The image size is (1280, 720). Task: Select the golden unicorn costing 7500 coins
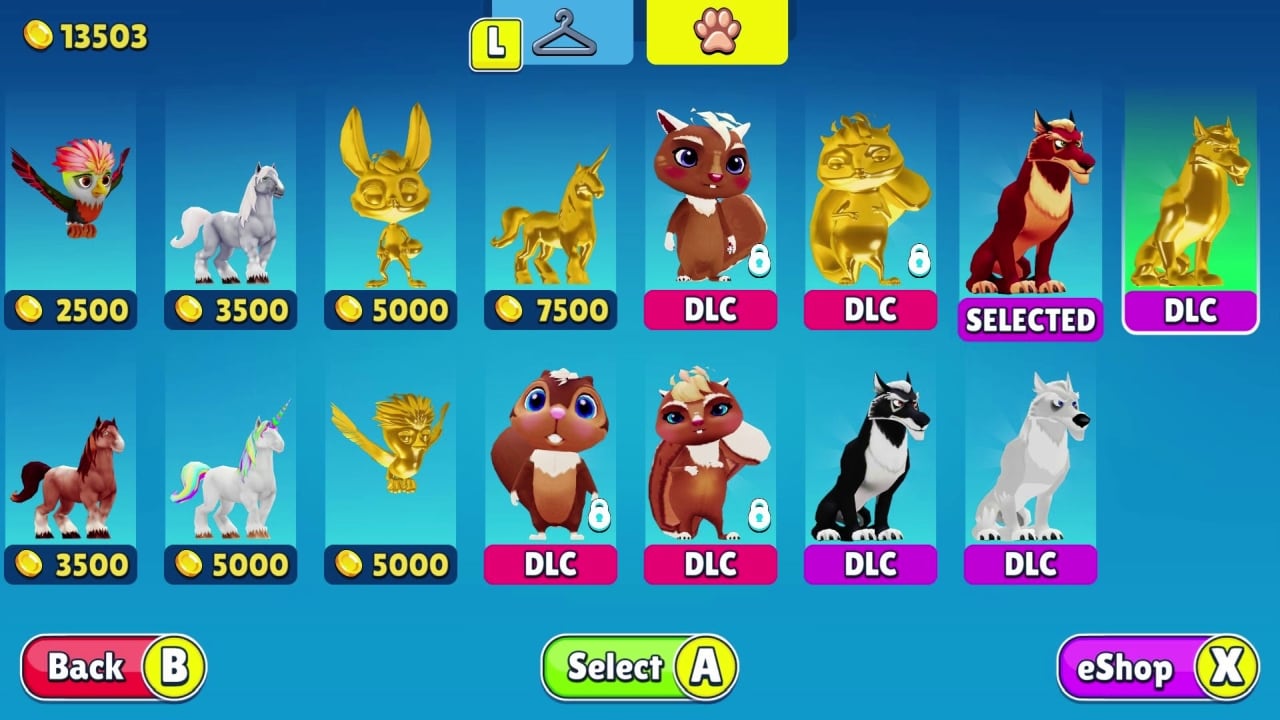tap(551, 200)
